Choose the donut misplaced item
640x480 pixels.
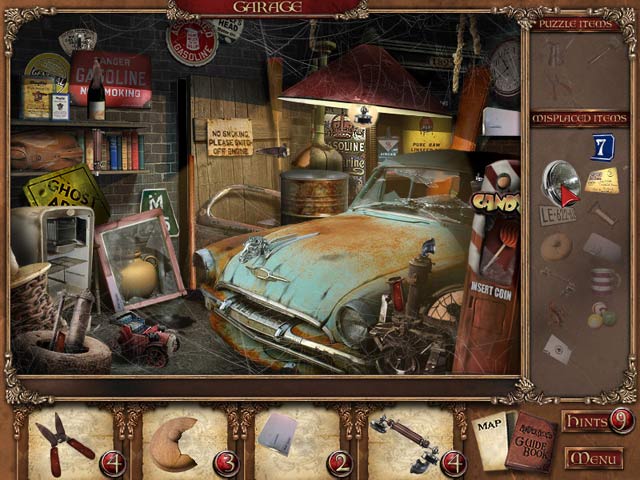(x=555, y=246)
